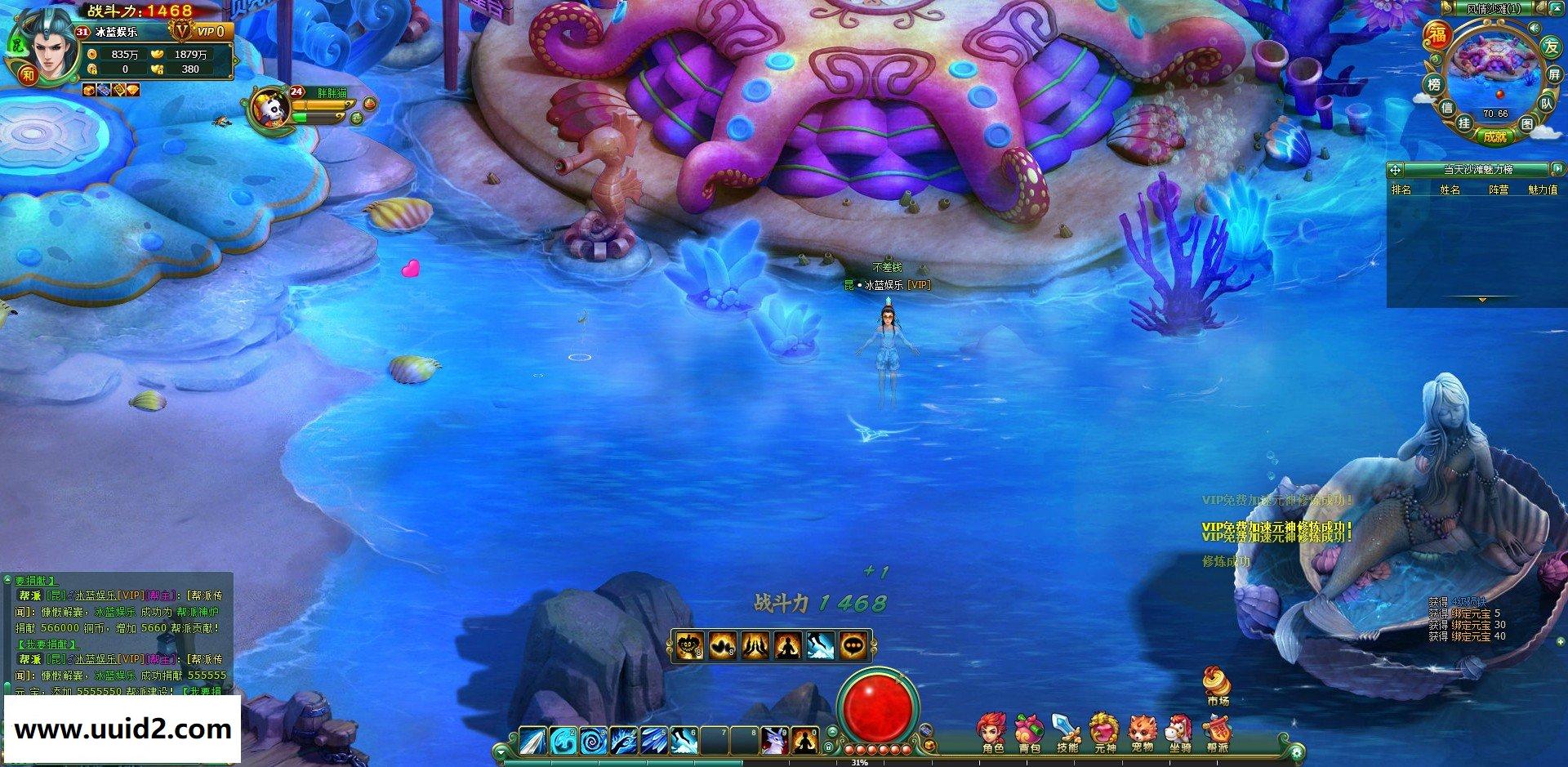
Task: Use the white fox skill slot
Action: [x=773, y=741]
